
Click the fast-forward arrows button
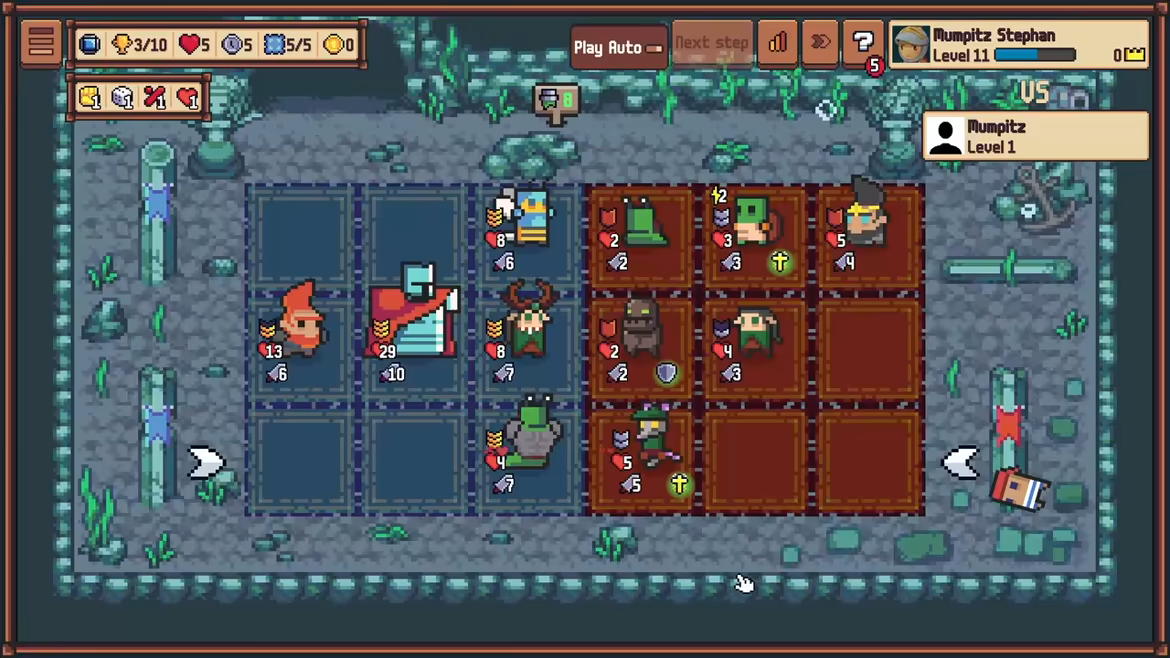(820, 44)
